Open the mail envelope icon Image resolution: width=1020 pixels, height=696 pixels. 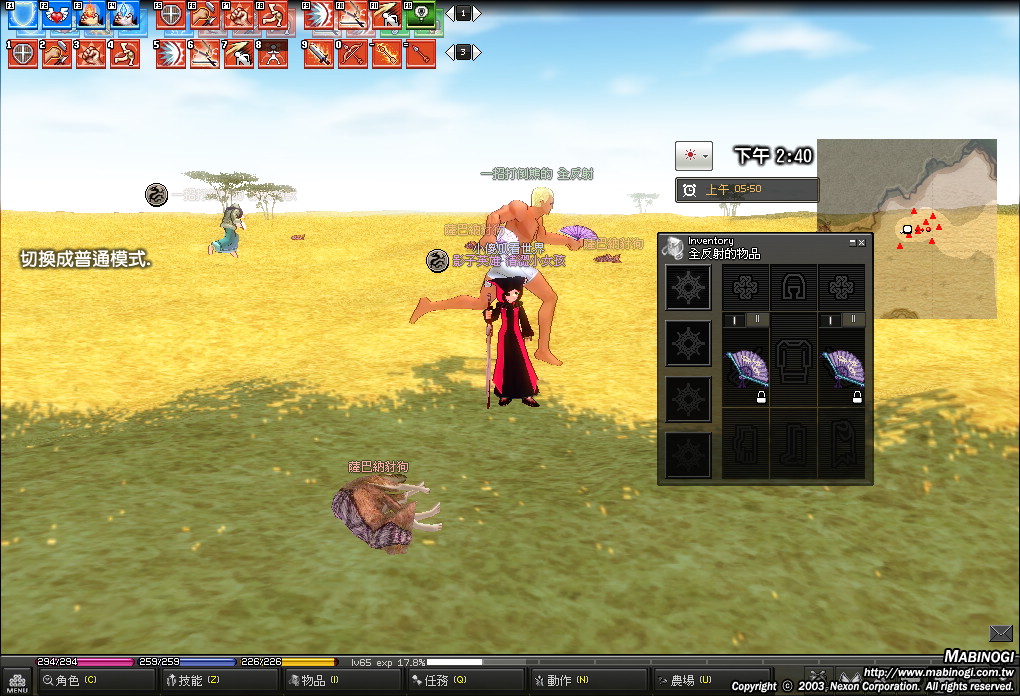click(1000, 633)
